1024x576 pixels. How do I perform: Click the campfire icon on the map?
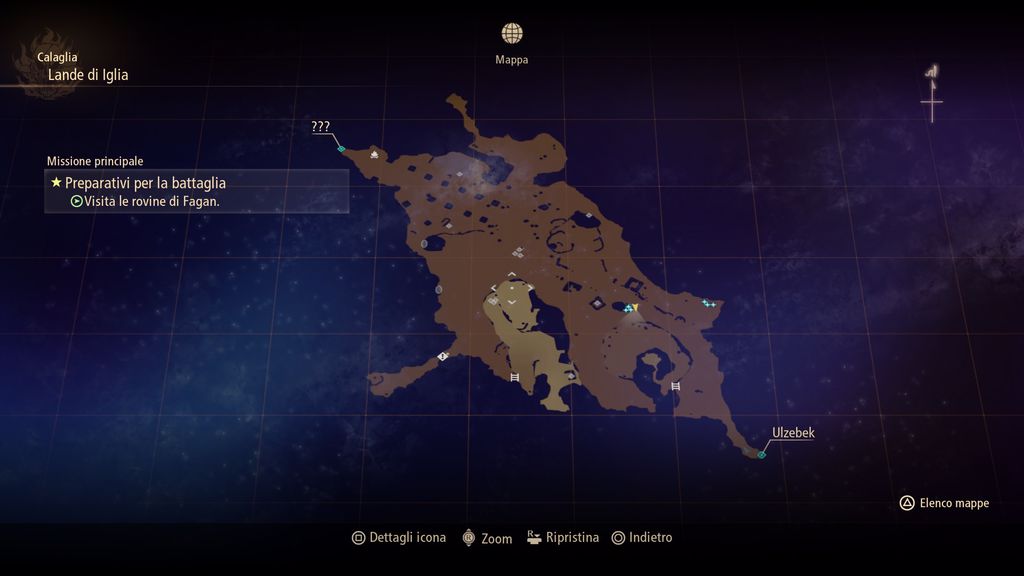pyautogui.click(x=374, y=155)
